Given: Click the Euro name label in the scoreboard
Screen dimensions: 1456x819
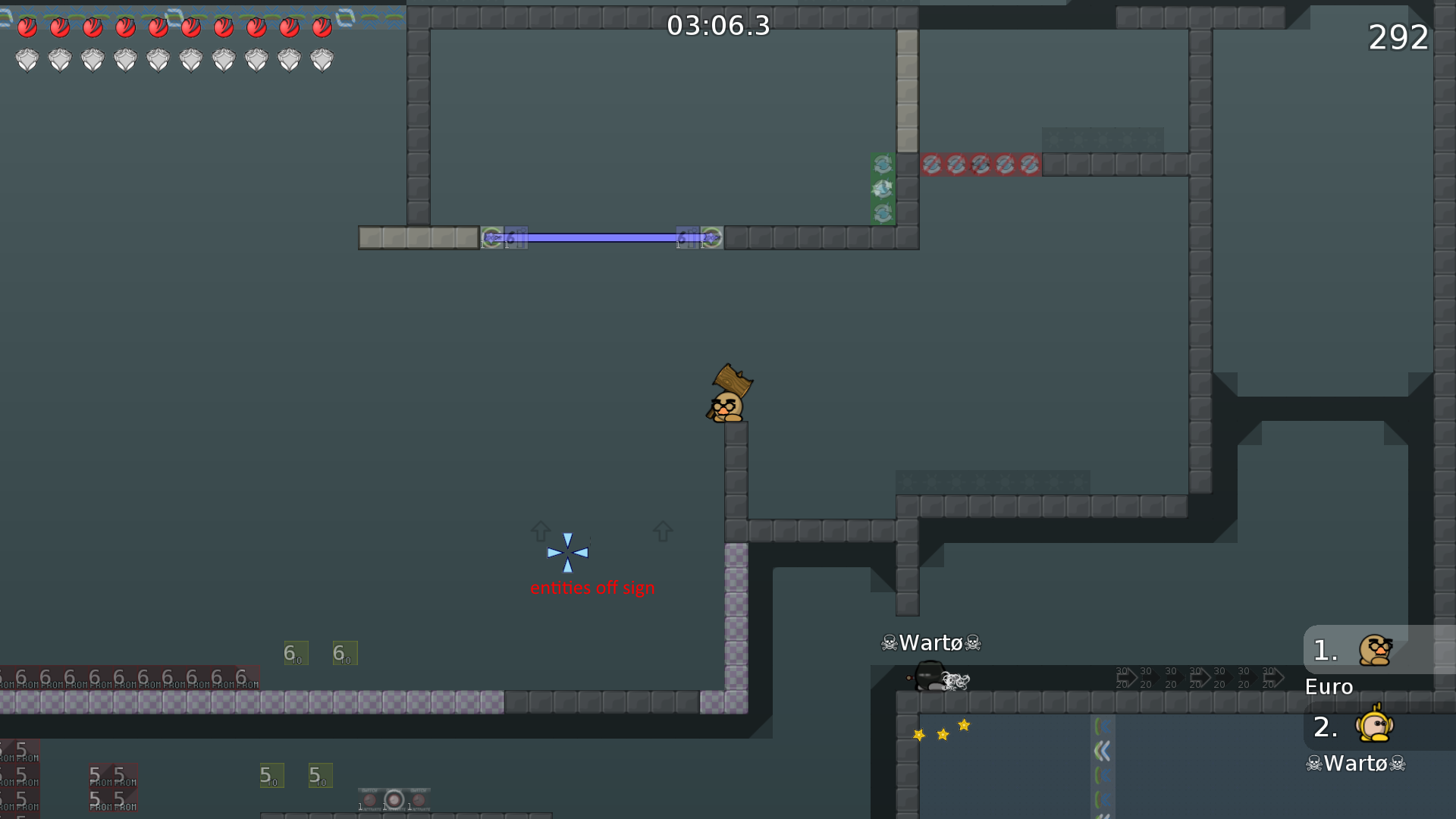Looking at the screenshot, I should tap(1328, 686).
